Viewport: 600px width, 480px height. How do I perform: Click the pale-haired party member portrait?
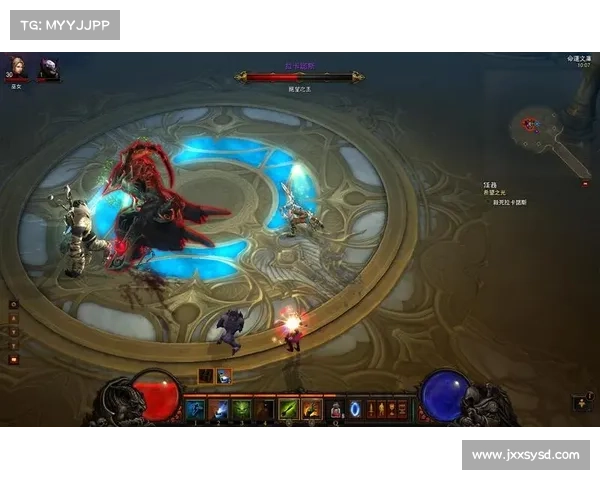[x=48, y=67]
